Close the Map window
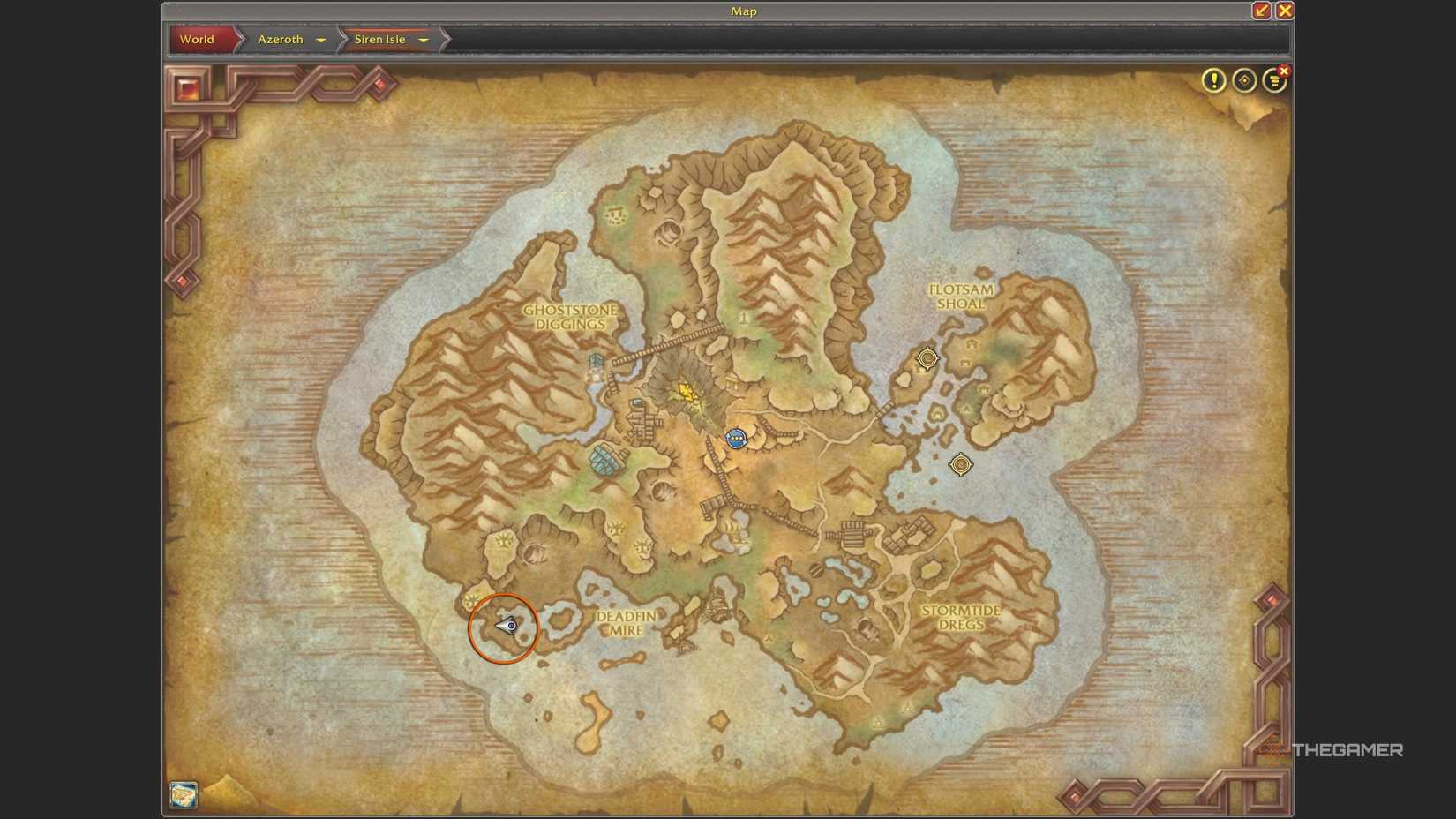The image size is (1456, 819). [x=1285, y=11]
